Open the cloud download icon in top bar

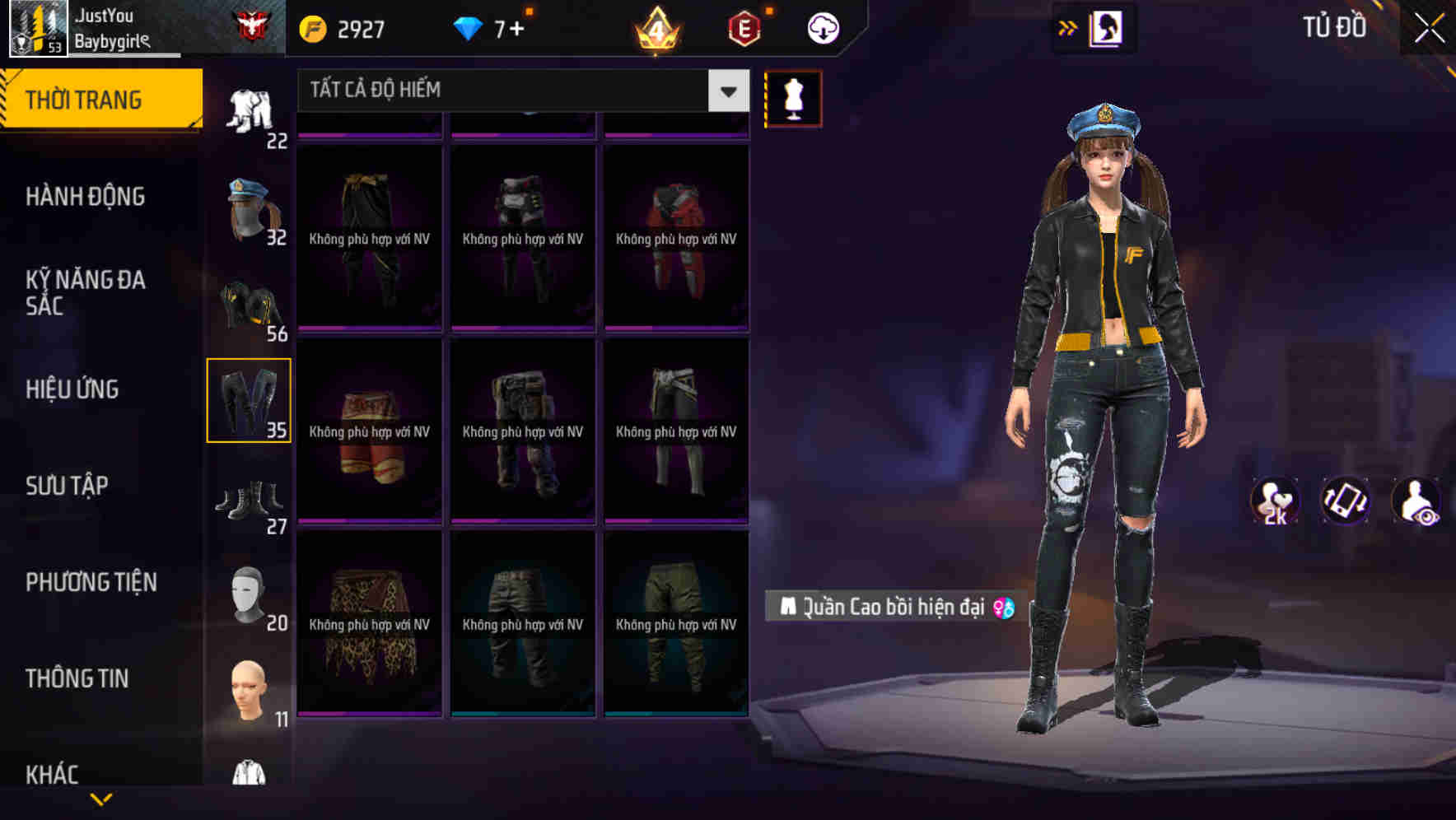coord(822,26)
